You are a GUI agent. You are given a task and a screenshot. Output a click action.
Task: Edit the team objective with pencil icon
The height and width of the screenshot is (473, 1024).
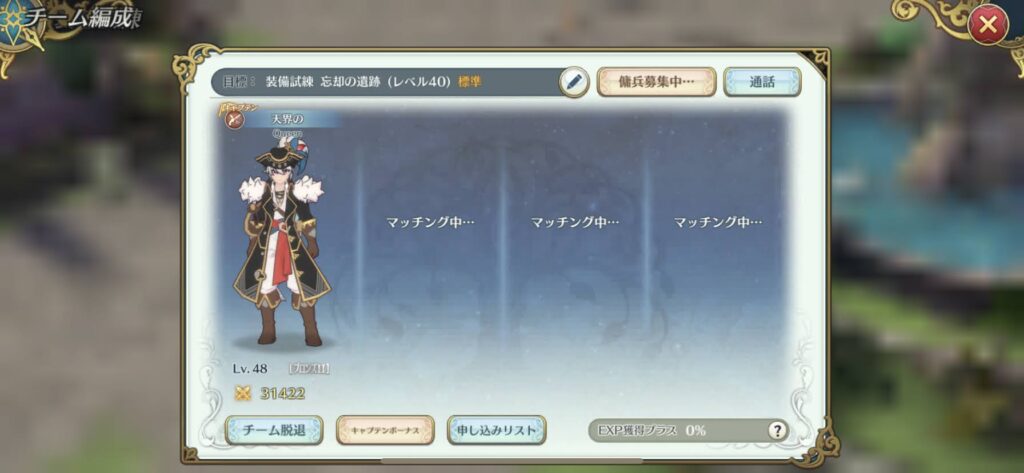[x=573, y=81]
